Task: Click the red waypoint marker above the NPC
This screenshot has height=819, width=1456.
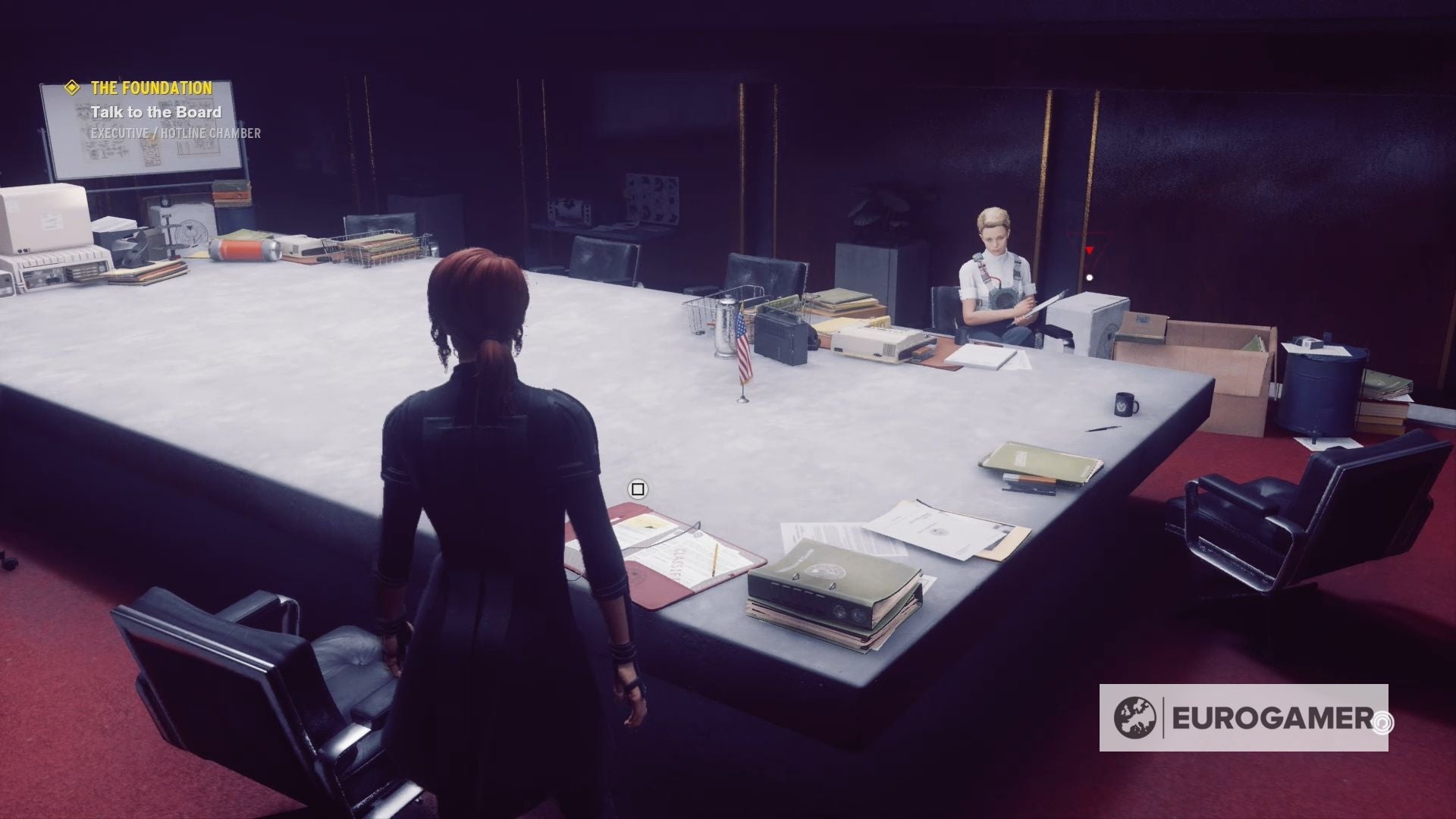Action: coord(1090,250)
